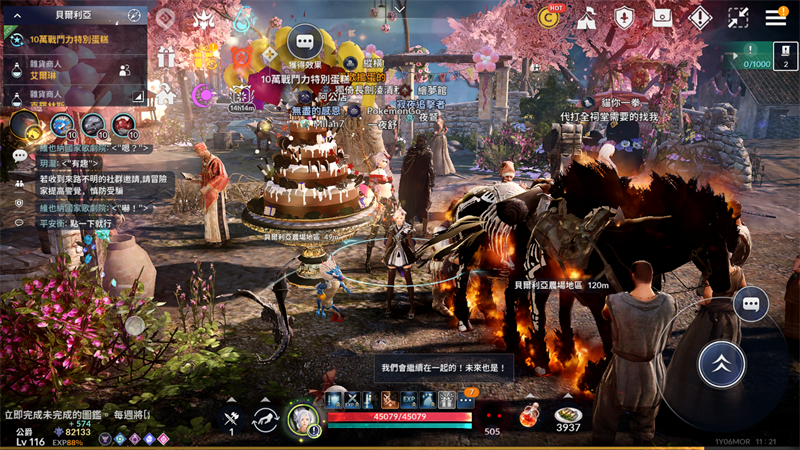The width and height of the screenshot is (800, 450).
Task: Toggle the shrink-view arrows icon
Action: (x=738, y=17)
